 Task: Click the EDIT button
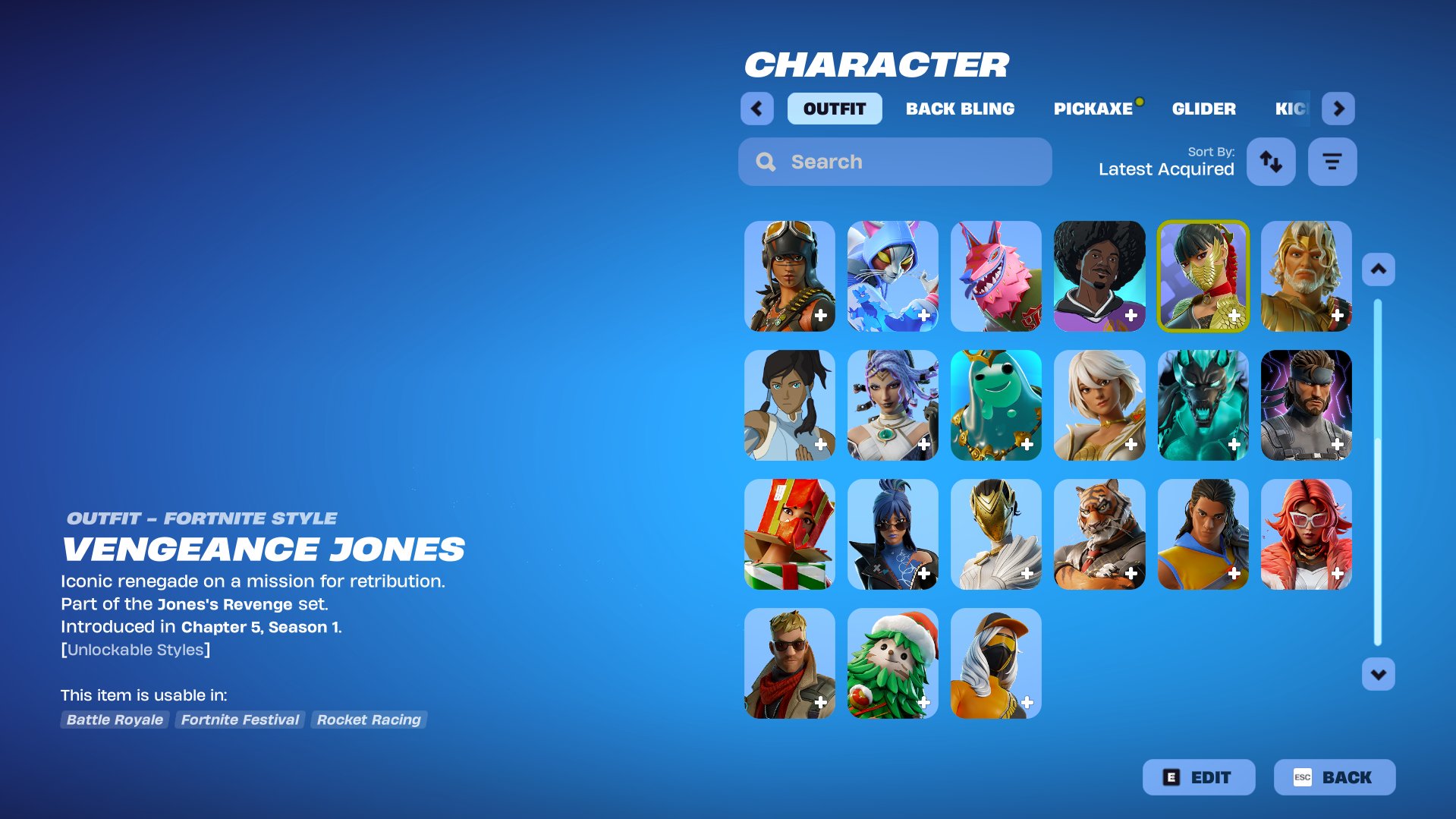pos(1199,776)
